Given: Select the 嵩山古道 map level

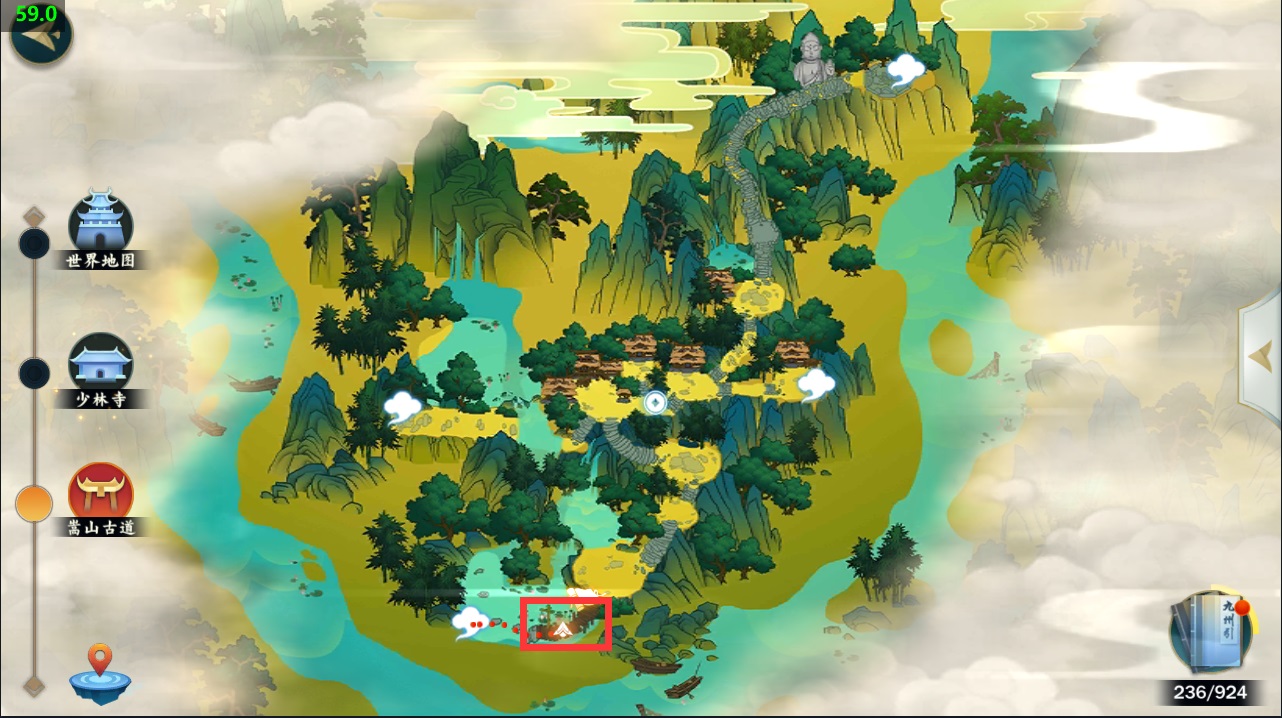Looking at the screenshot, I should 100,492.
